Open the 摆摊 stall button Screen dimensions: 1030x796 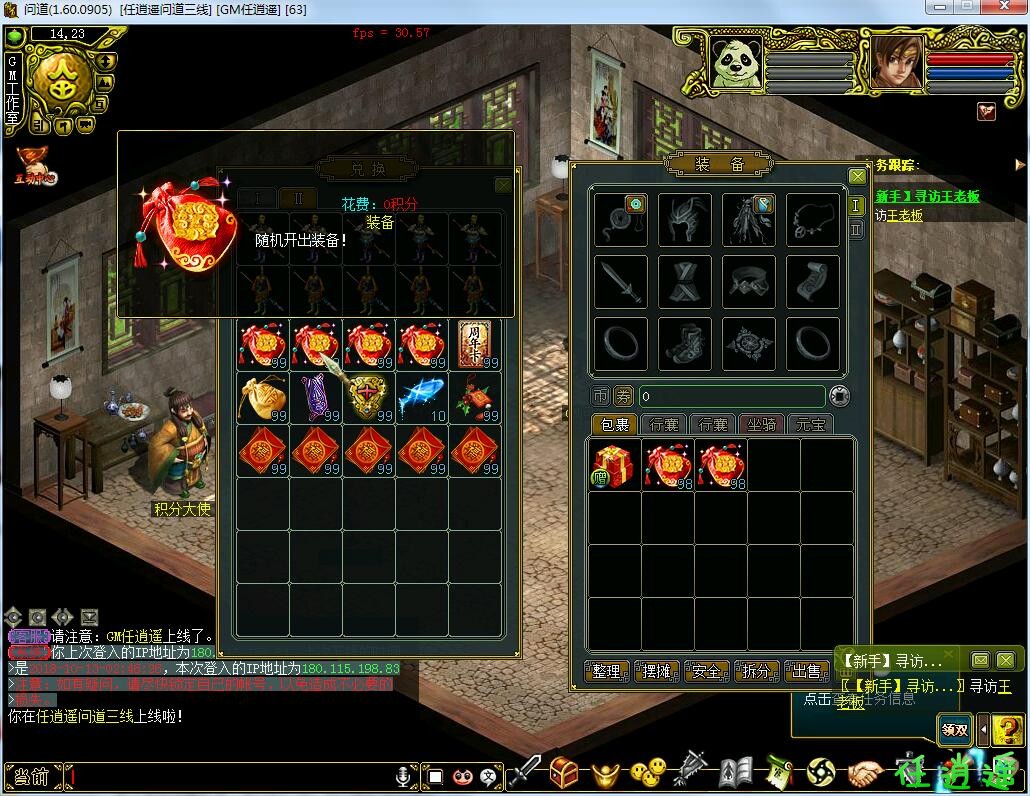pos(657,671)
